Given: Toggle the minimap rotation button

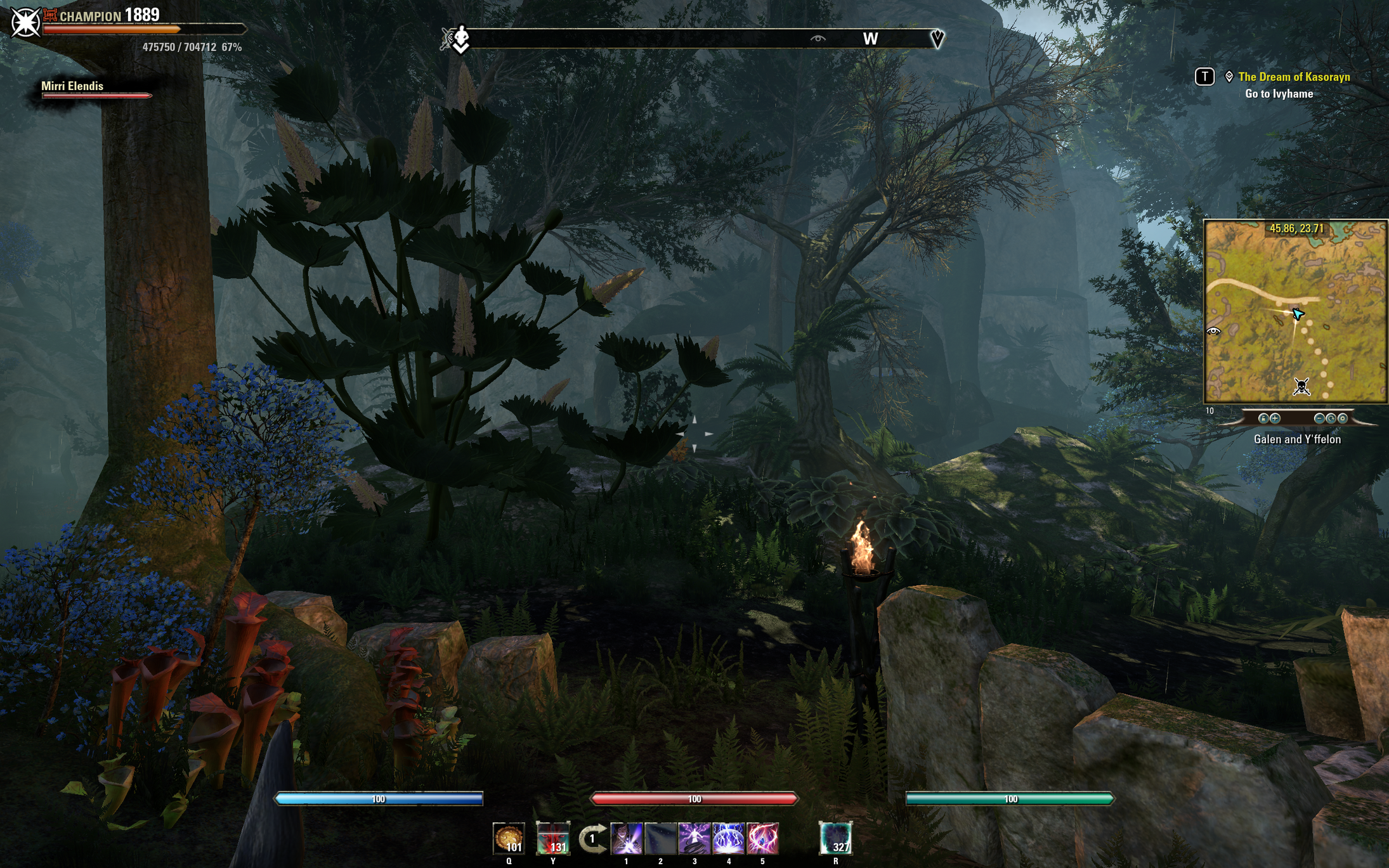Looking at the screenshot, I should coord(1331,418).
